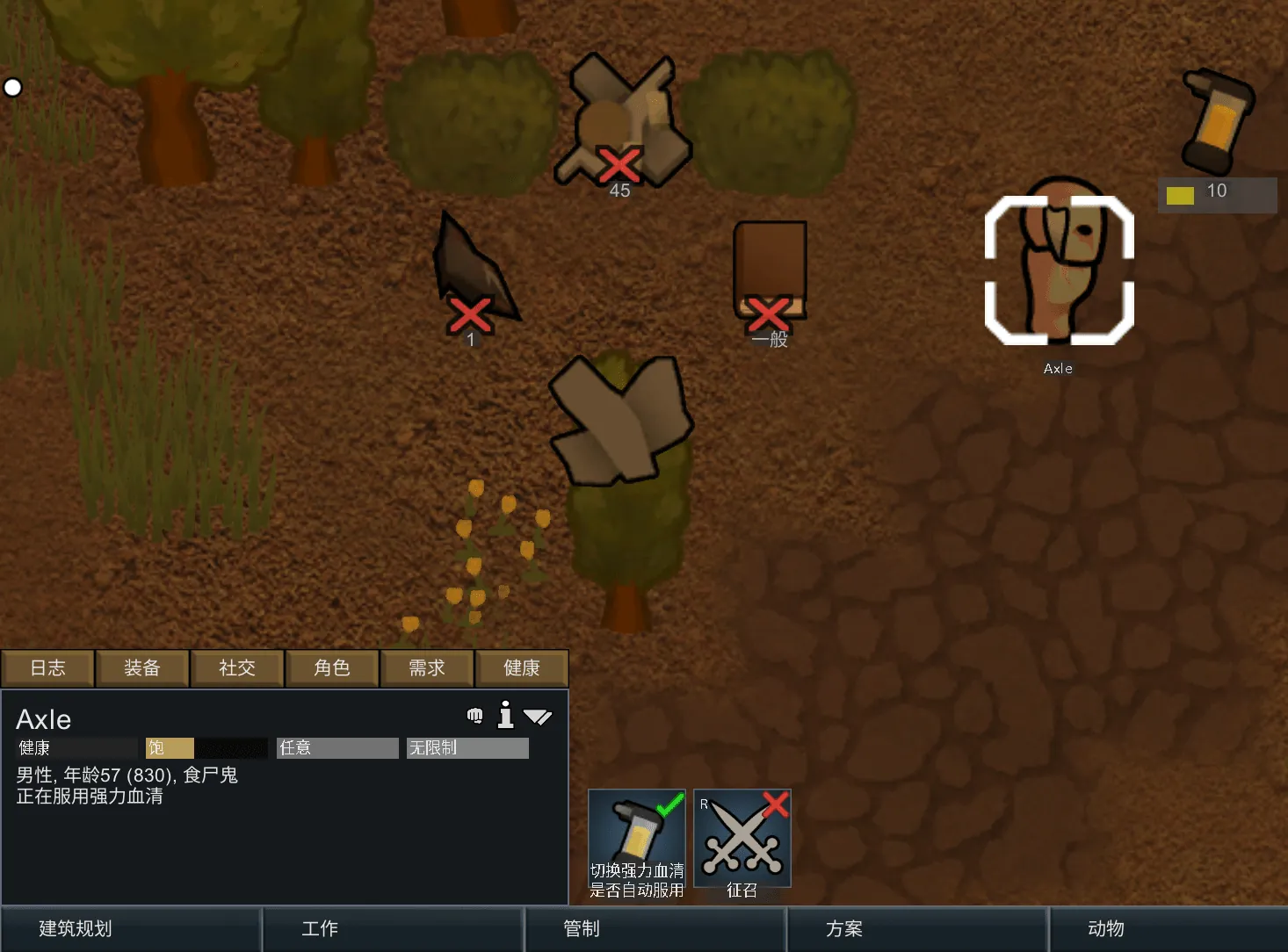This screenshot has height=952, width=1288.
Task: Open the 动物 (Animals) menu
Action: pyautogui.click(x=1169, y=929)
